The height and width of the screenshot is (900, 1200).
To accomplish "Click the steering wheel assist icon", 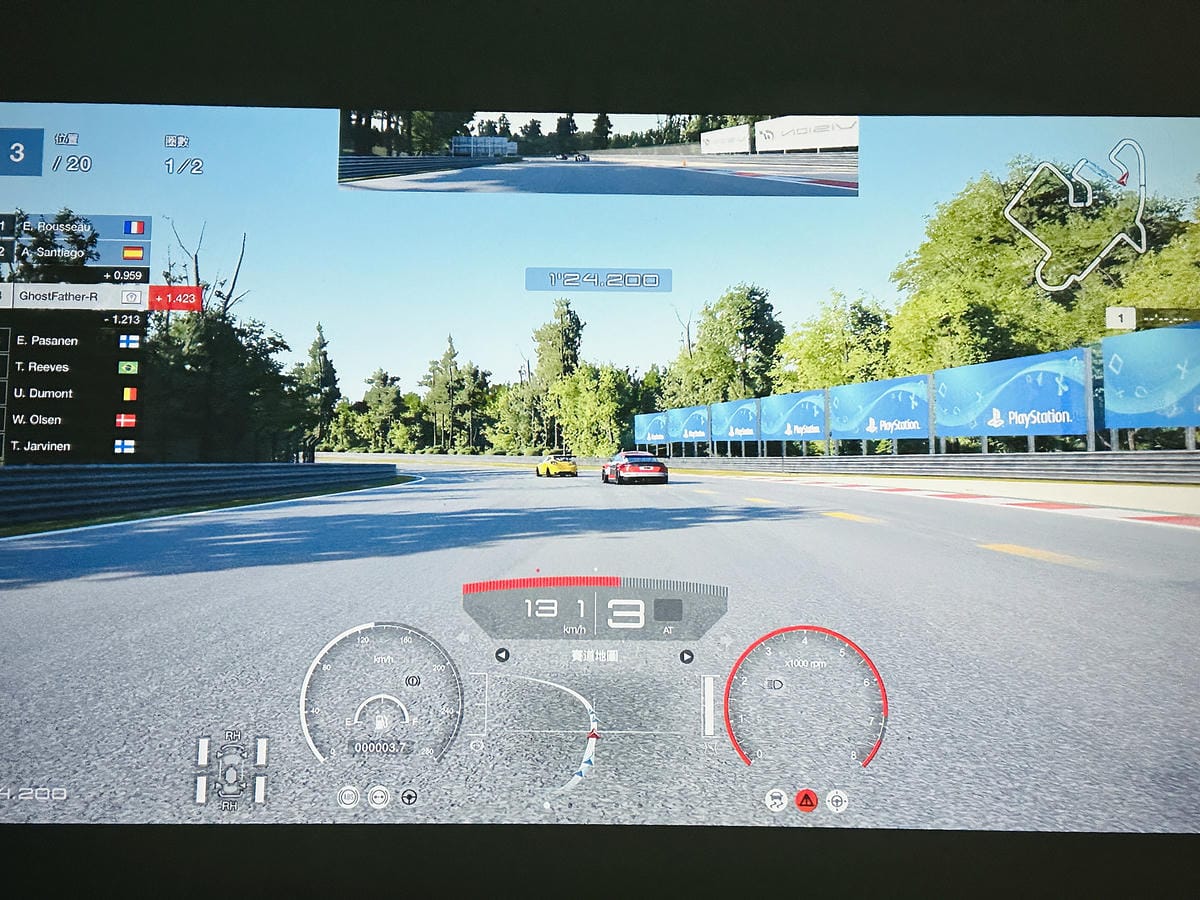I will tap(409, 797).
